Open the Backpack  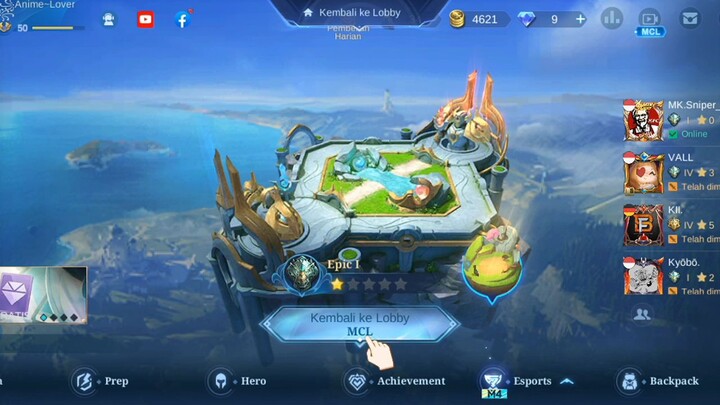point(659,381)
